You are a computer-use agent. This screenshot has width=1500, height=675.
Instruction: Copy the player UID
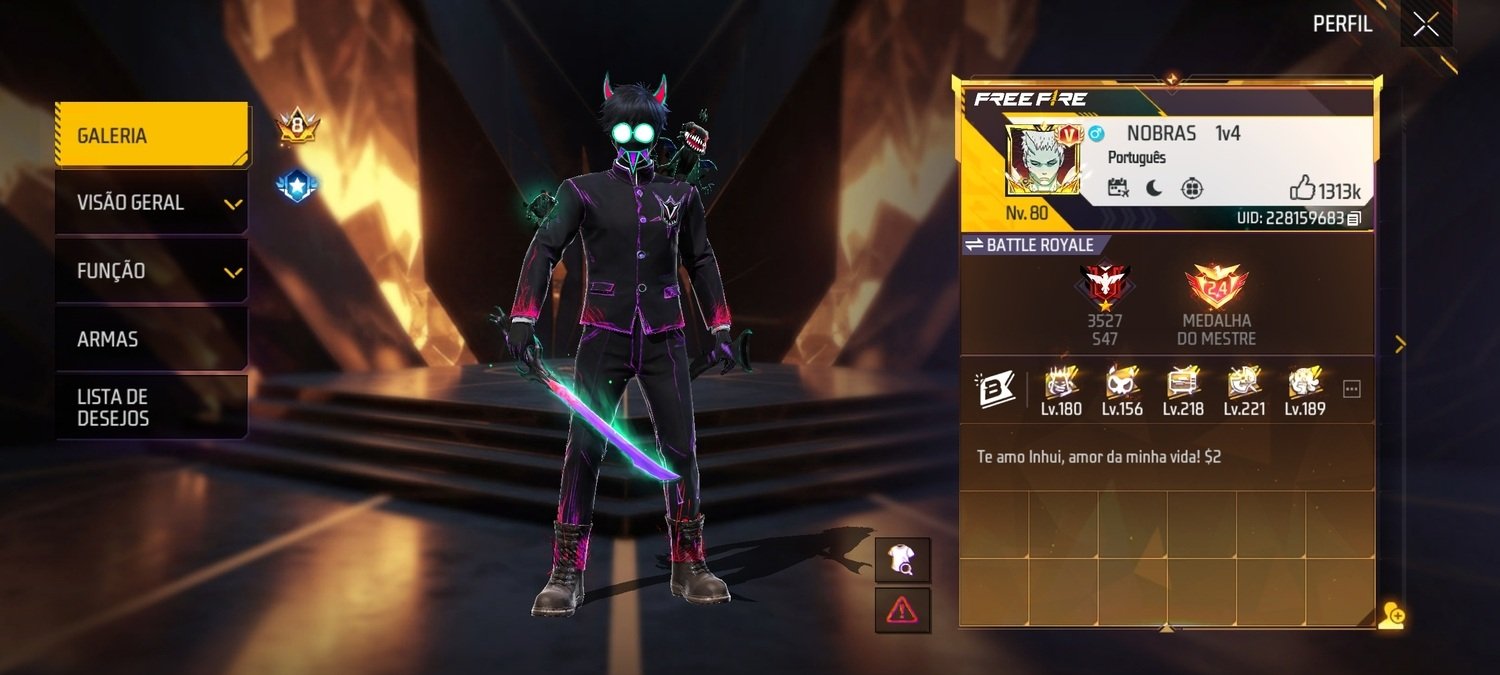click(1354, 218)
